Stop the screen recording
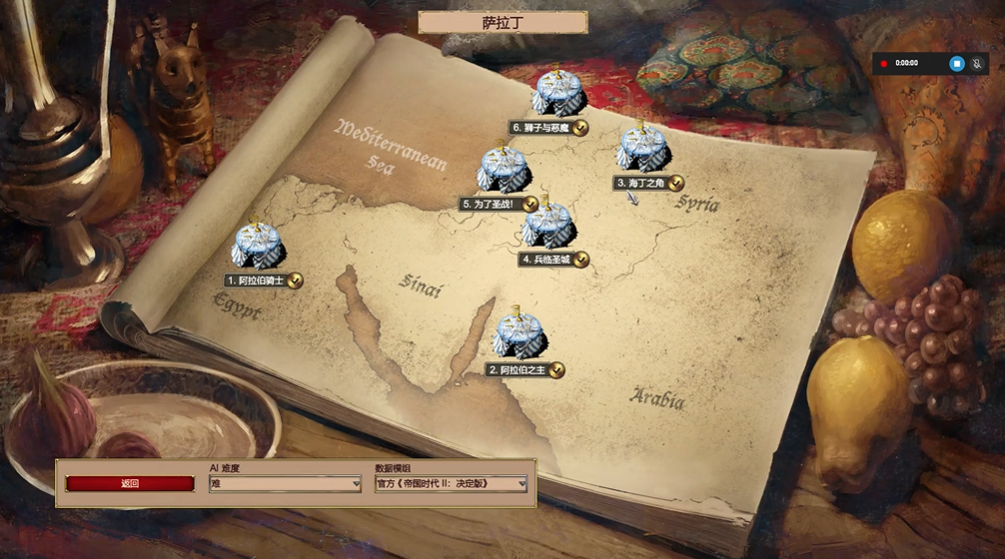This screenshot has height=559, width=1005. [x=956, y=63]
